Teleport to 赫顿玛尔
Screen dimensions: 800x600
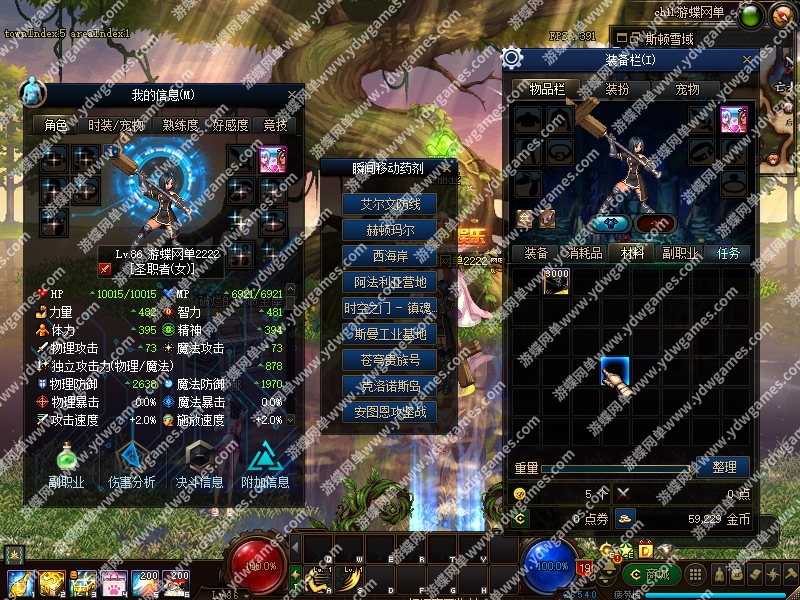pos(389,230)
